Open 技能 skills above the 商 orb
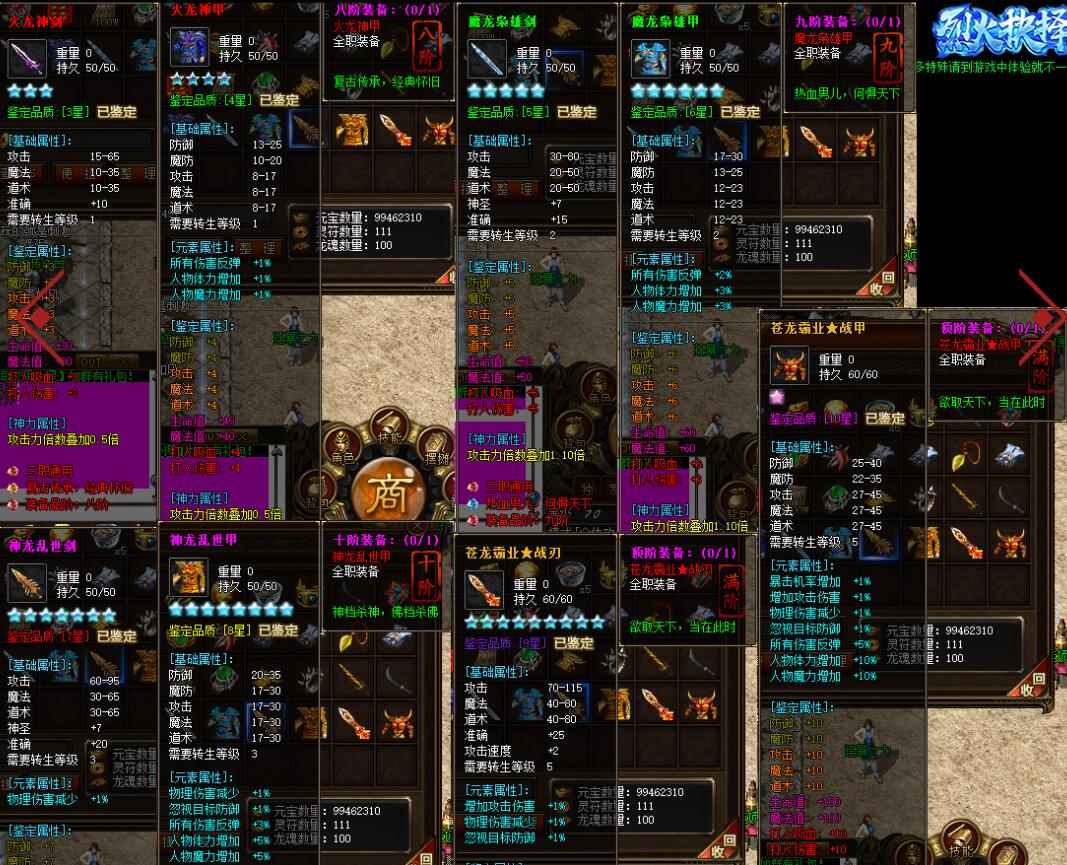The width and height of the screenshot is (1067, 865). pos(390,427)
